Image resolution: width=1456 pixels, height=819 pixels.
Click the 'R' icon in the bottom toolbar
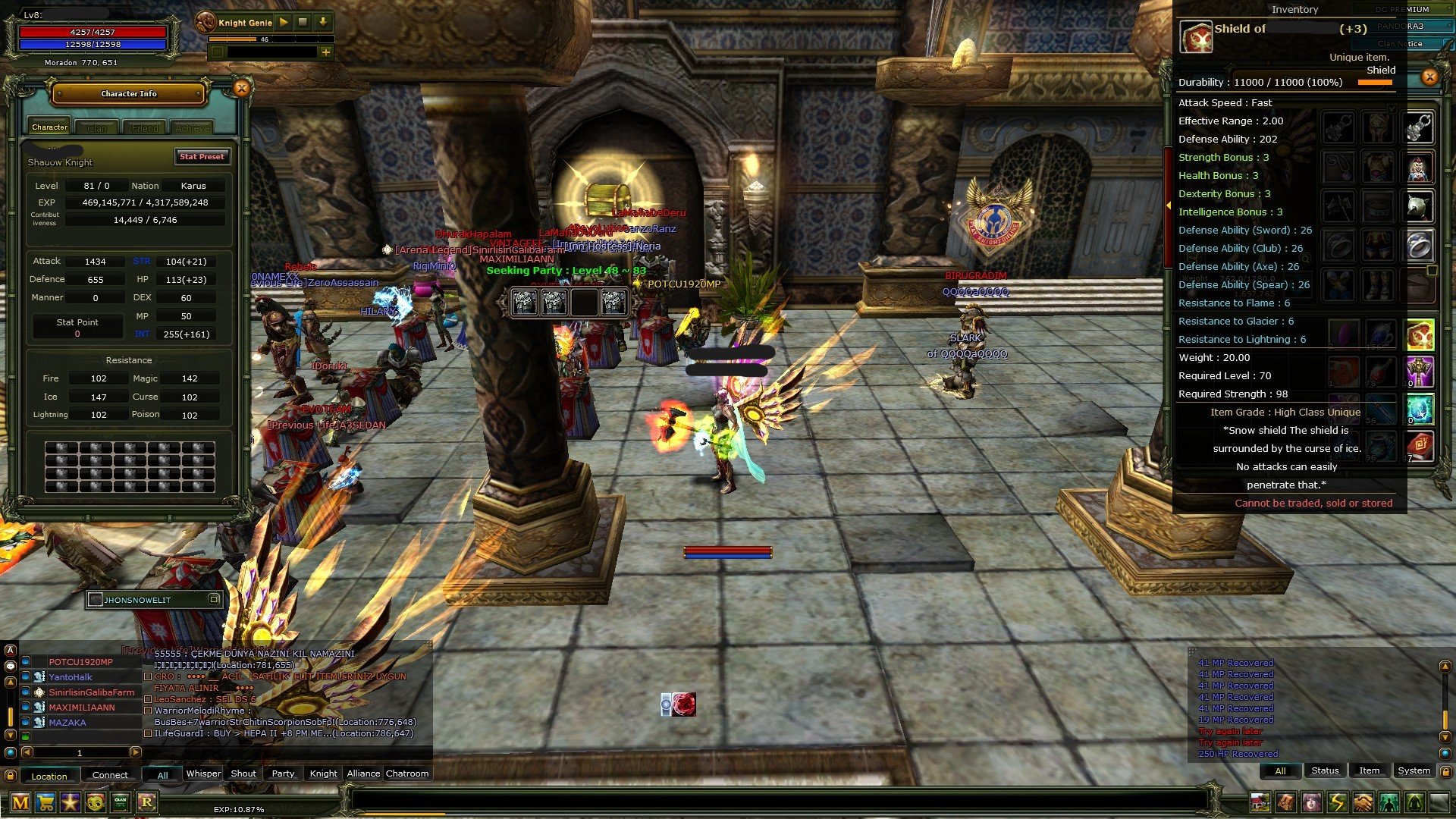pos(147,803)
